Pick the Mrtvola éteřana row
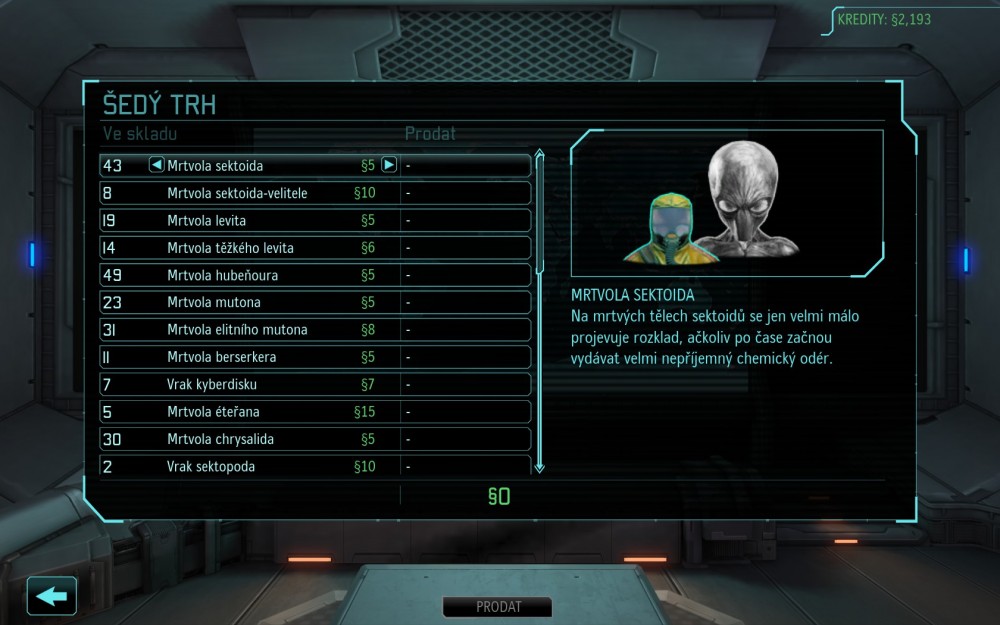The width and height of the screenshot is (1000, 625). (x=315, y=412)
